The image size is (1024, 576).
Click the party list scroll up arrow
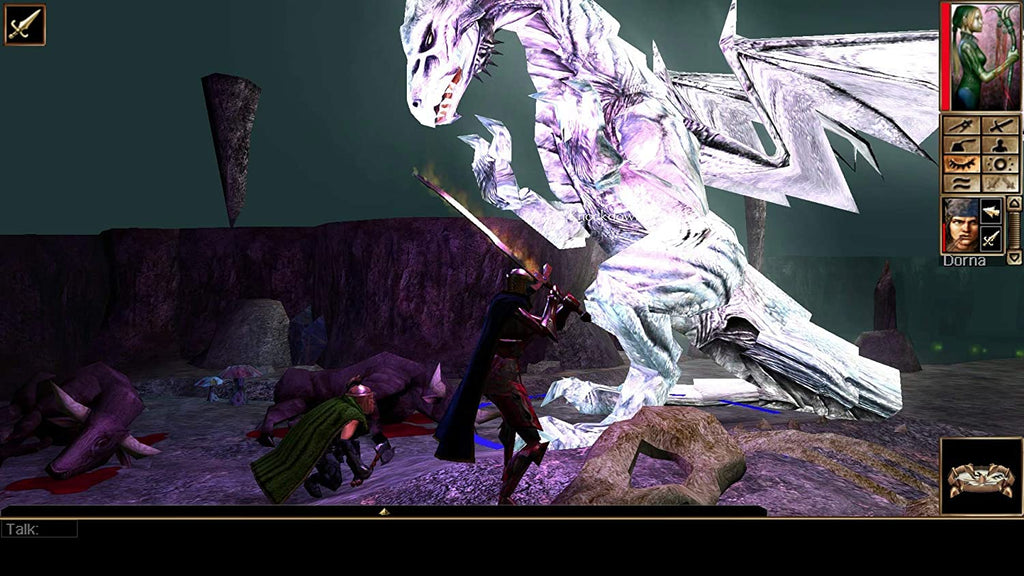coord(1014,203)
